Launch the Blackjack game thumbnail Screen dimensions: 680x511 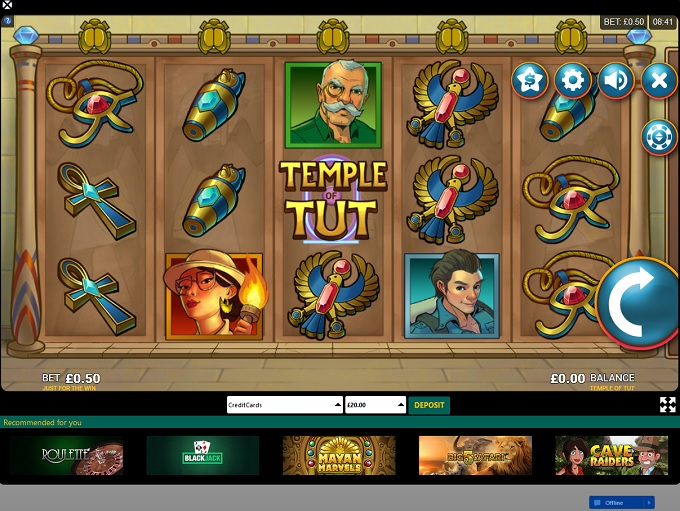pos(202,455)
